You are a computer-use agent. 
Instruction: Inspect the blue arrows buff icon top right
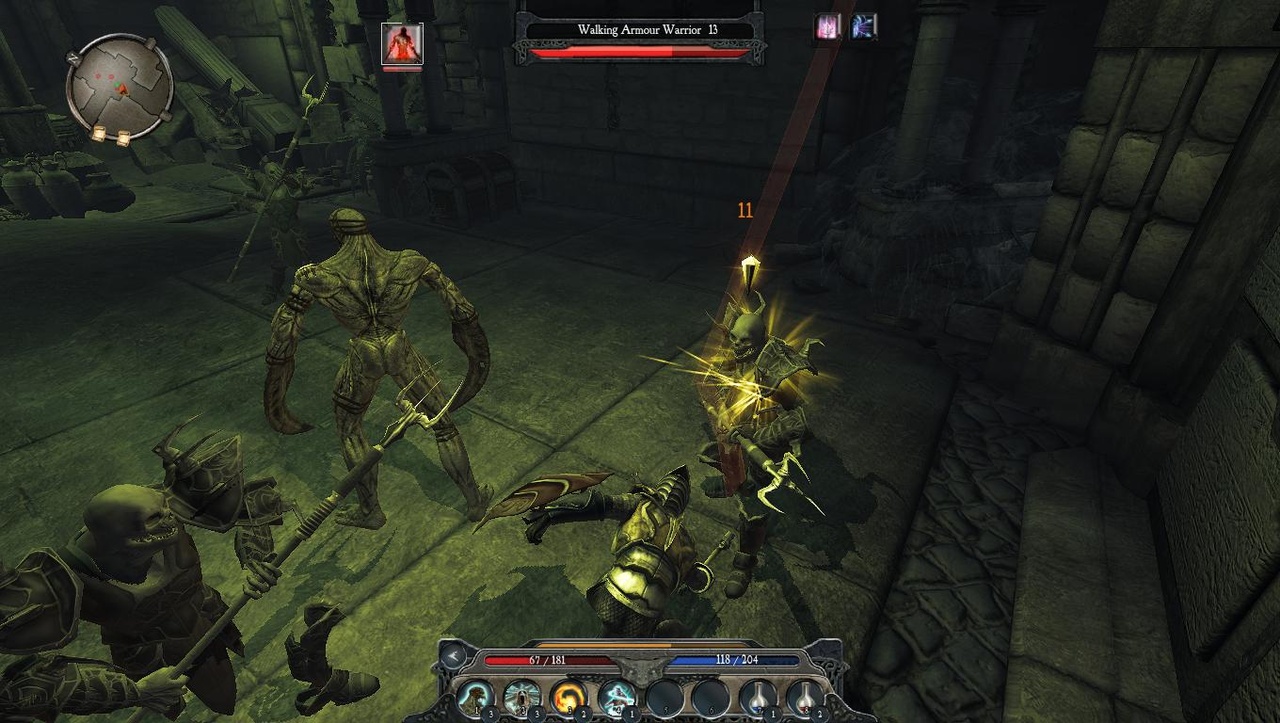(861, 25)
